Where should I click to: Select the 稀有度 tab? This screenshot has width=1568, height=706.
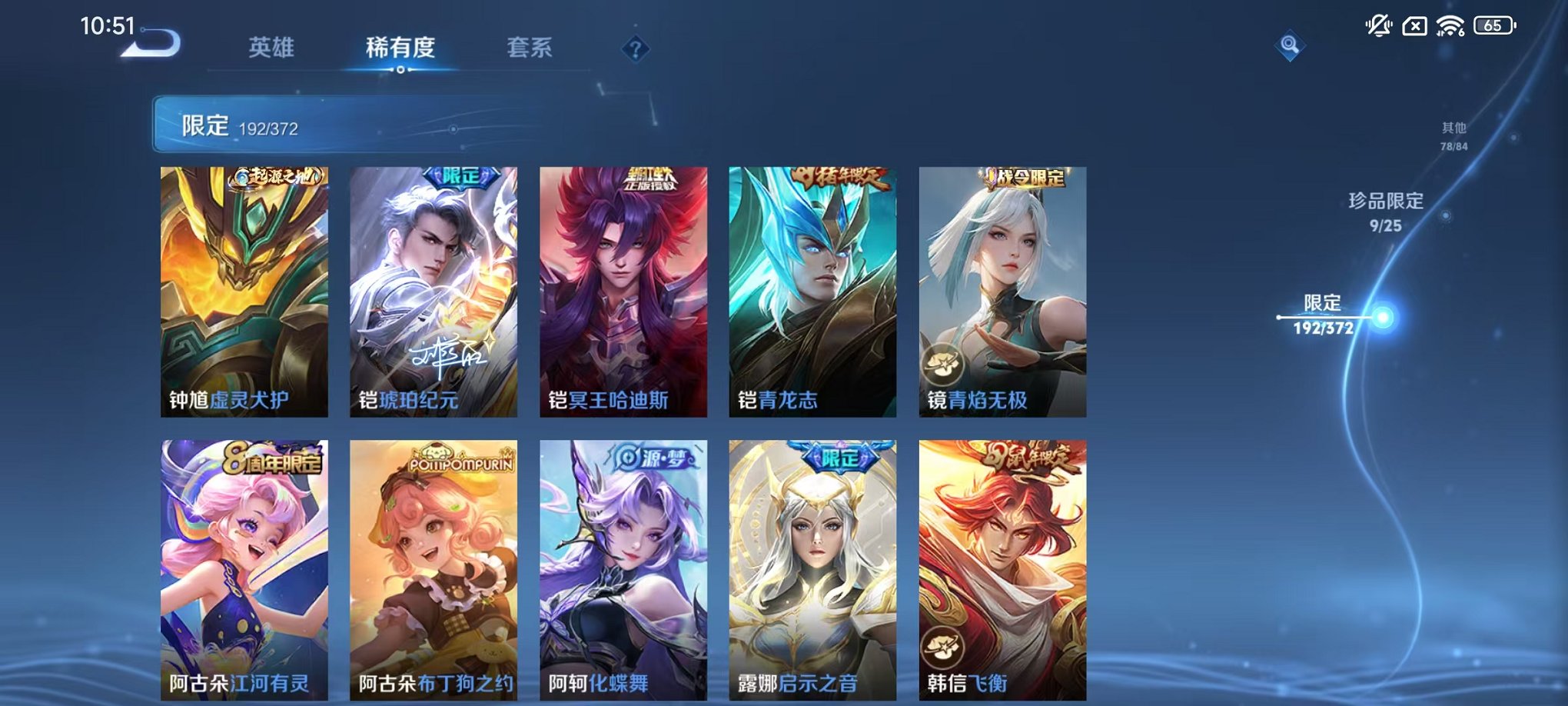(x=400, y=48)
